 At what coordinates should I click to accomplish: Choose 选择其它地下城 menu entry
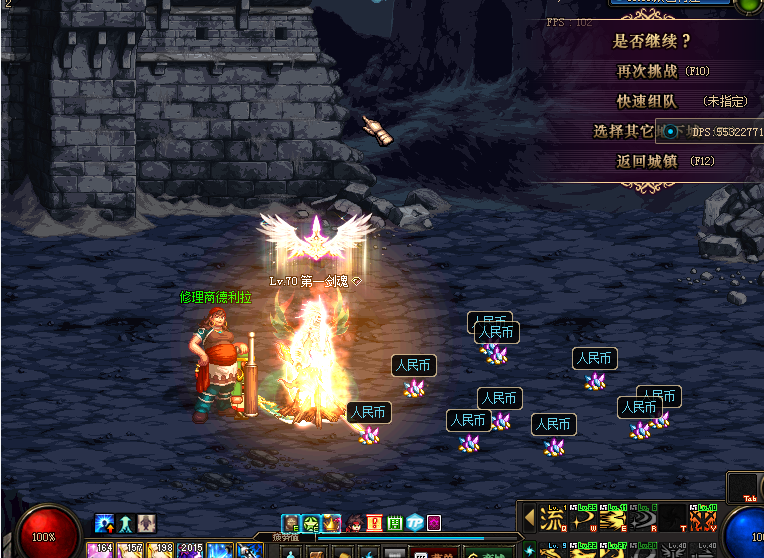[x=624, y=131]
